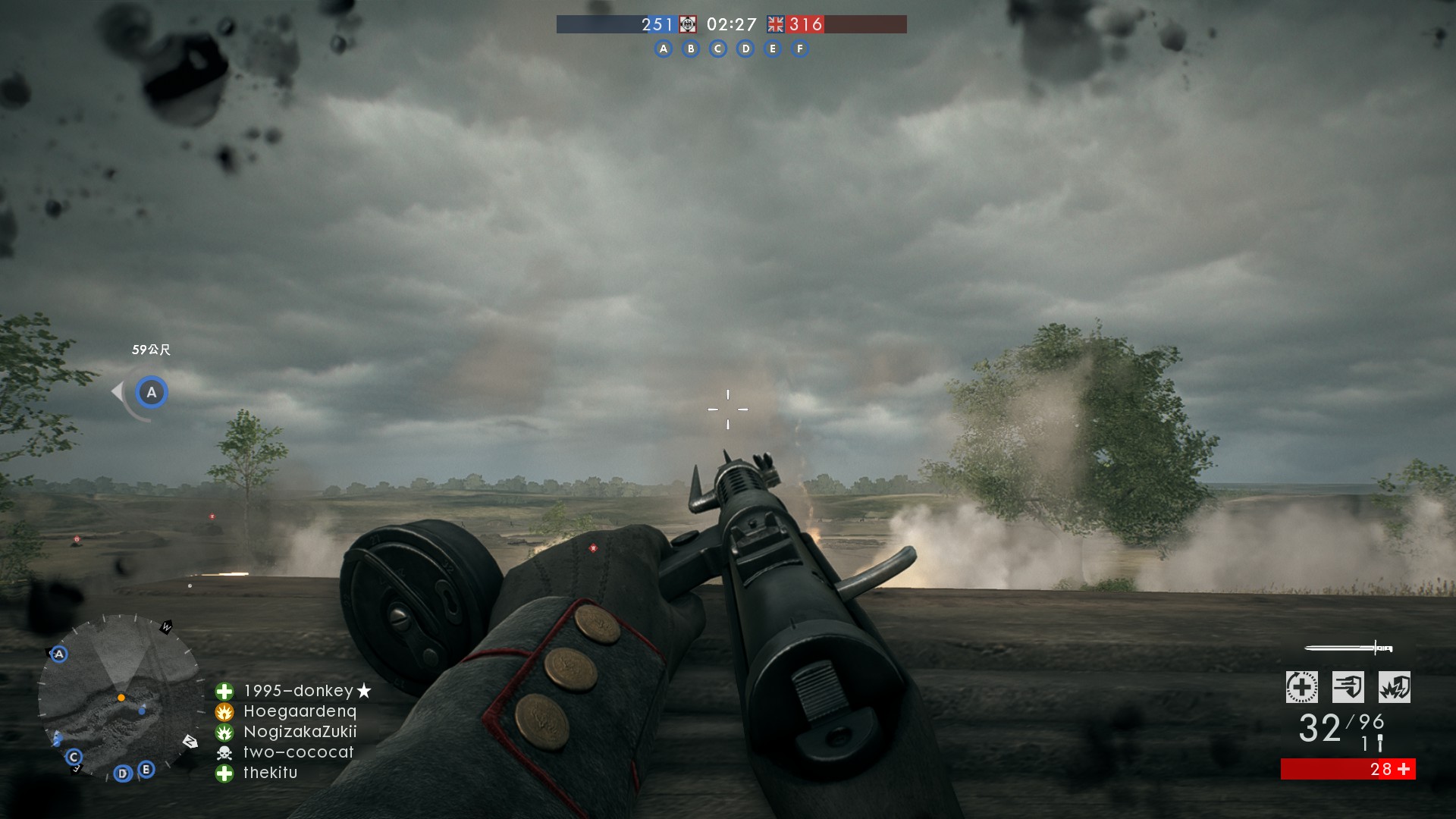Select objective flag F in the top bar
1456x819 pixels.
(800, 49)
